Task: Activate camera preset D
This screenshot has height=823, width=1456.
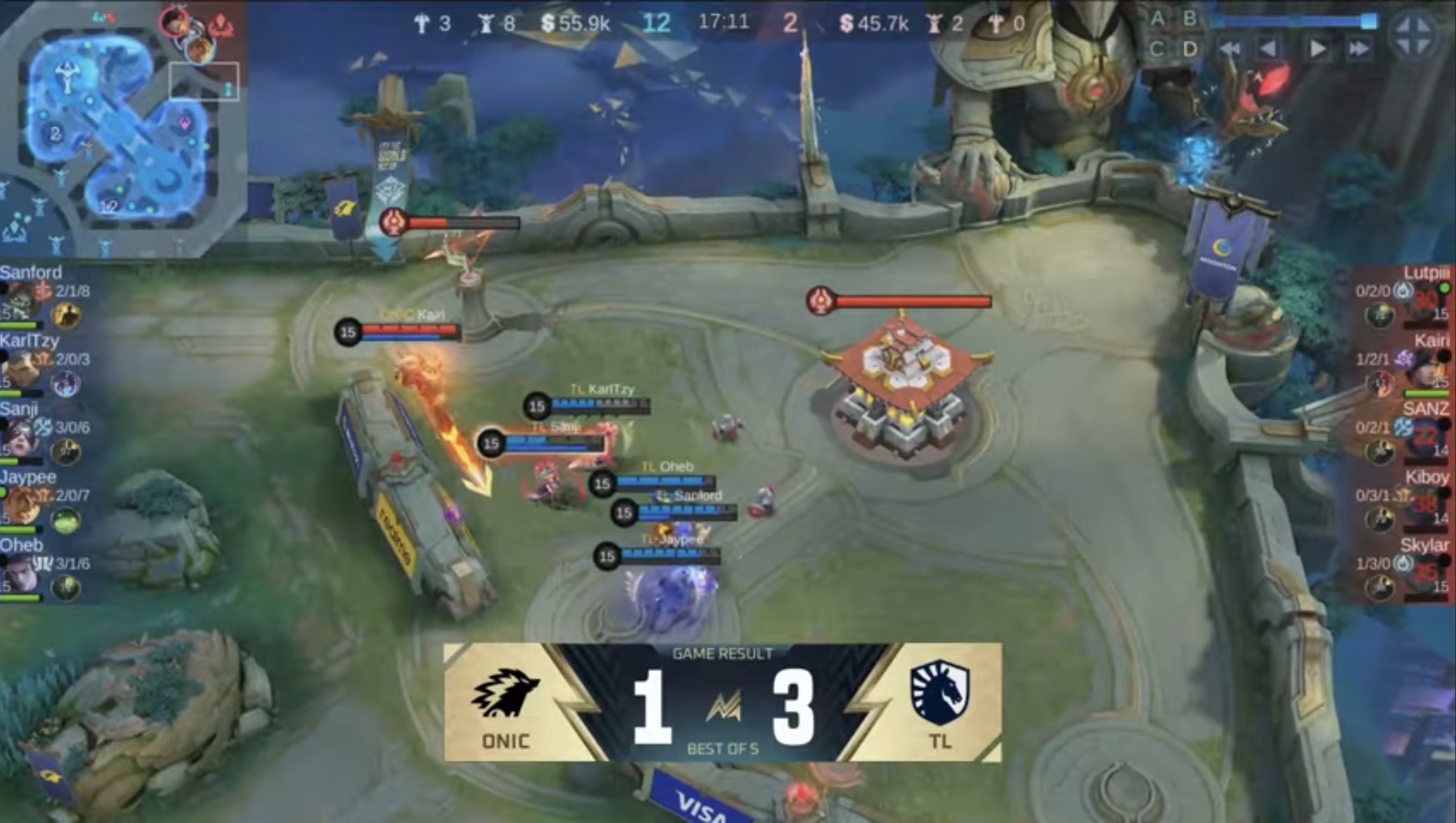Action: pos(1190,49)
